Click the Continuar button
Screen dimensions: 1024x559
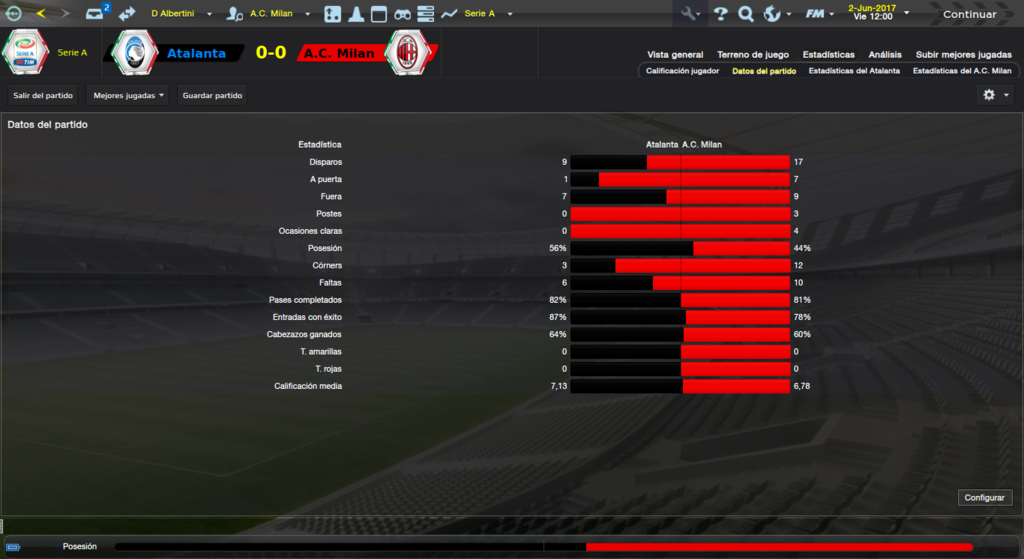(x=969, y=14)
